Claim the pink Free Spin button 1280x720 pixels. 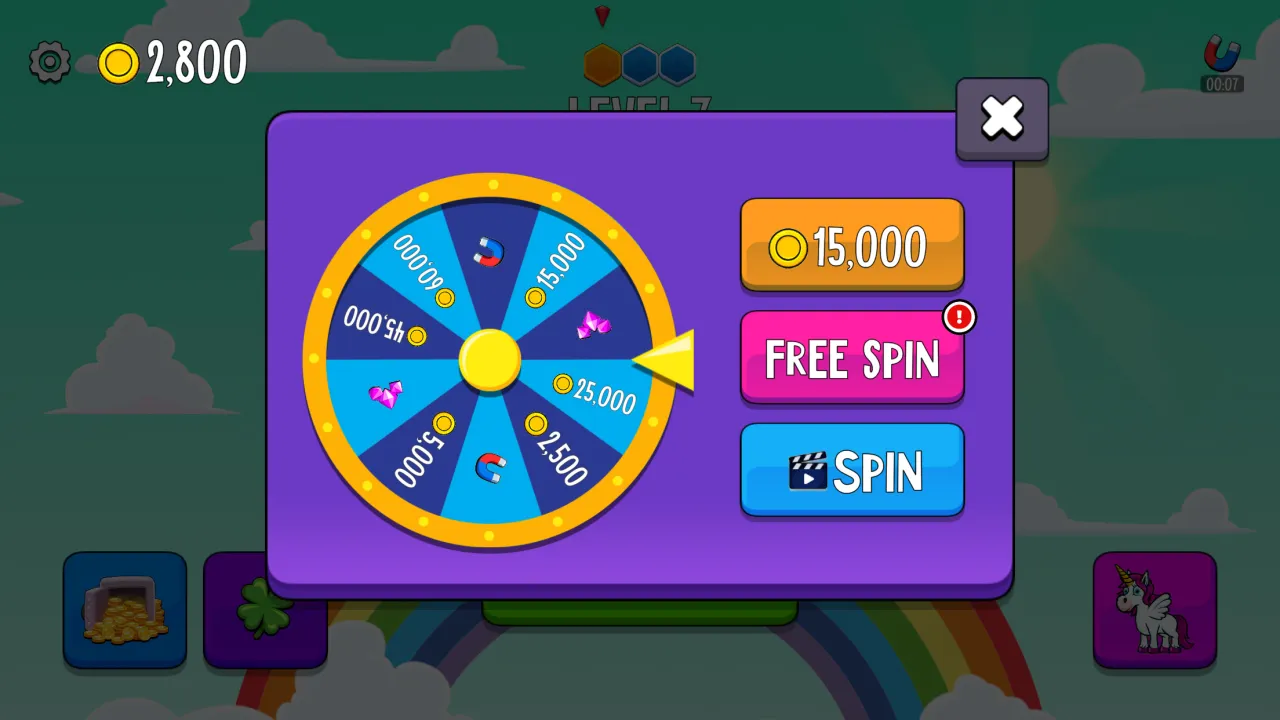tap(852, 358)
